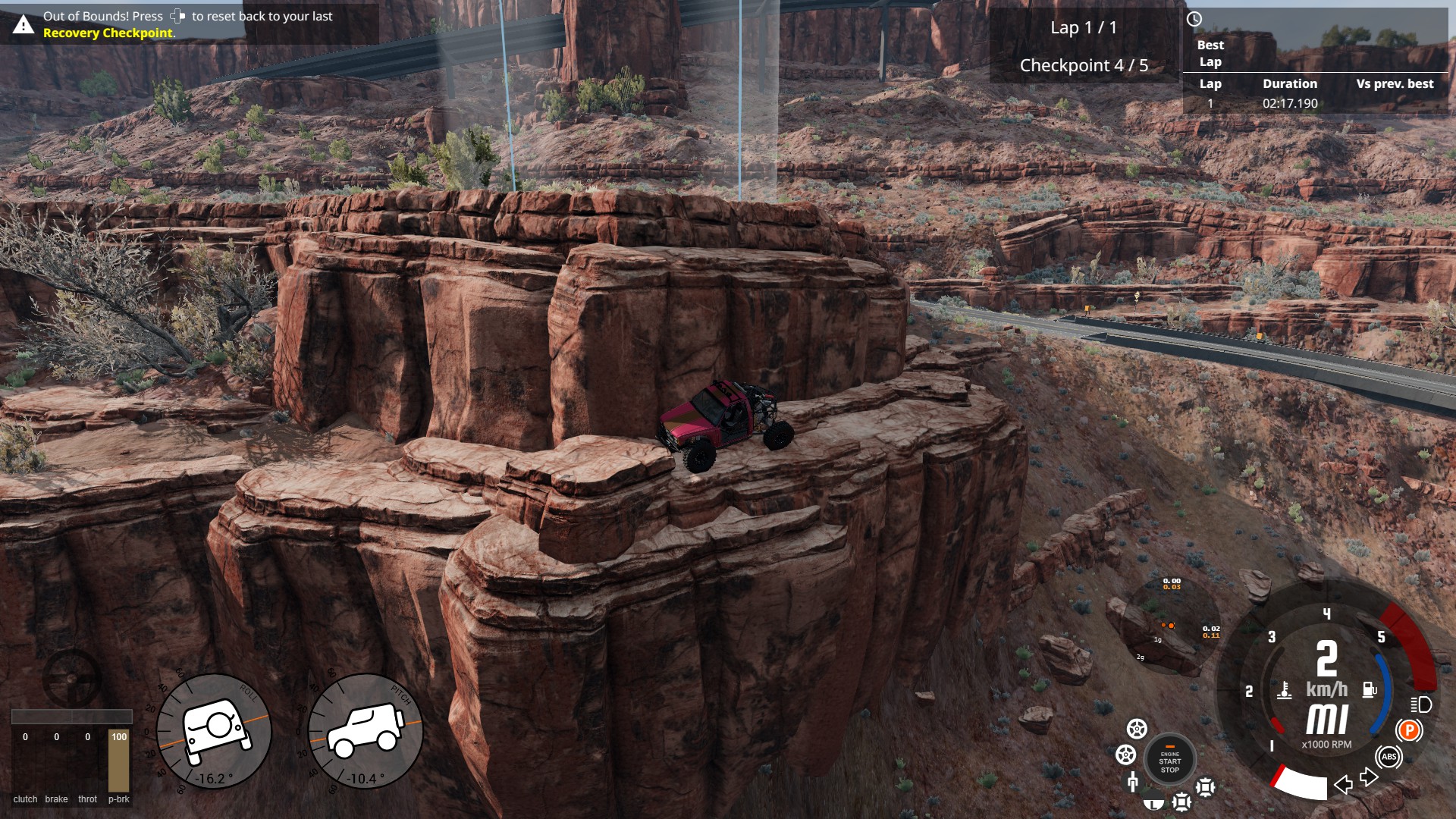
Task: Click the engine temperature icon
Action: (1284, 691)
